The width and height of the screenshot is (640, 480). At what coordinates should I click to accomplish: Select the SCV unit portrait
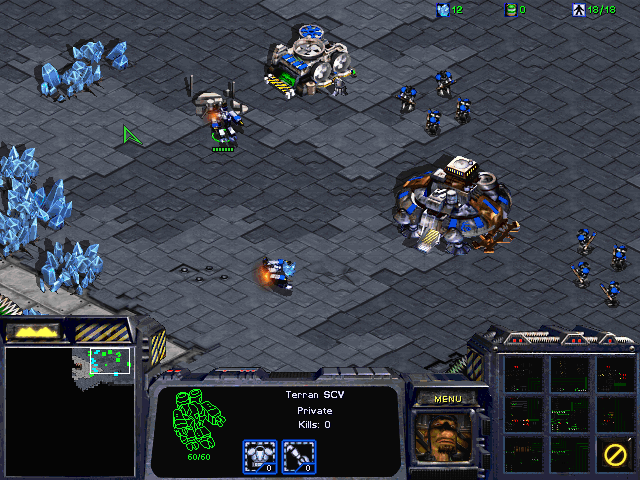click(x=447, y=440)
